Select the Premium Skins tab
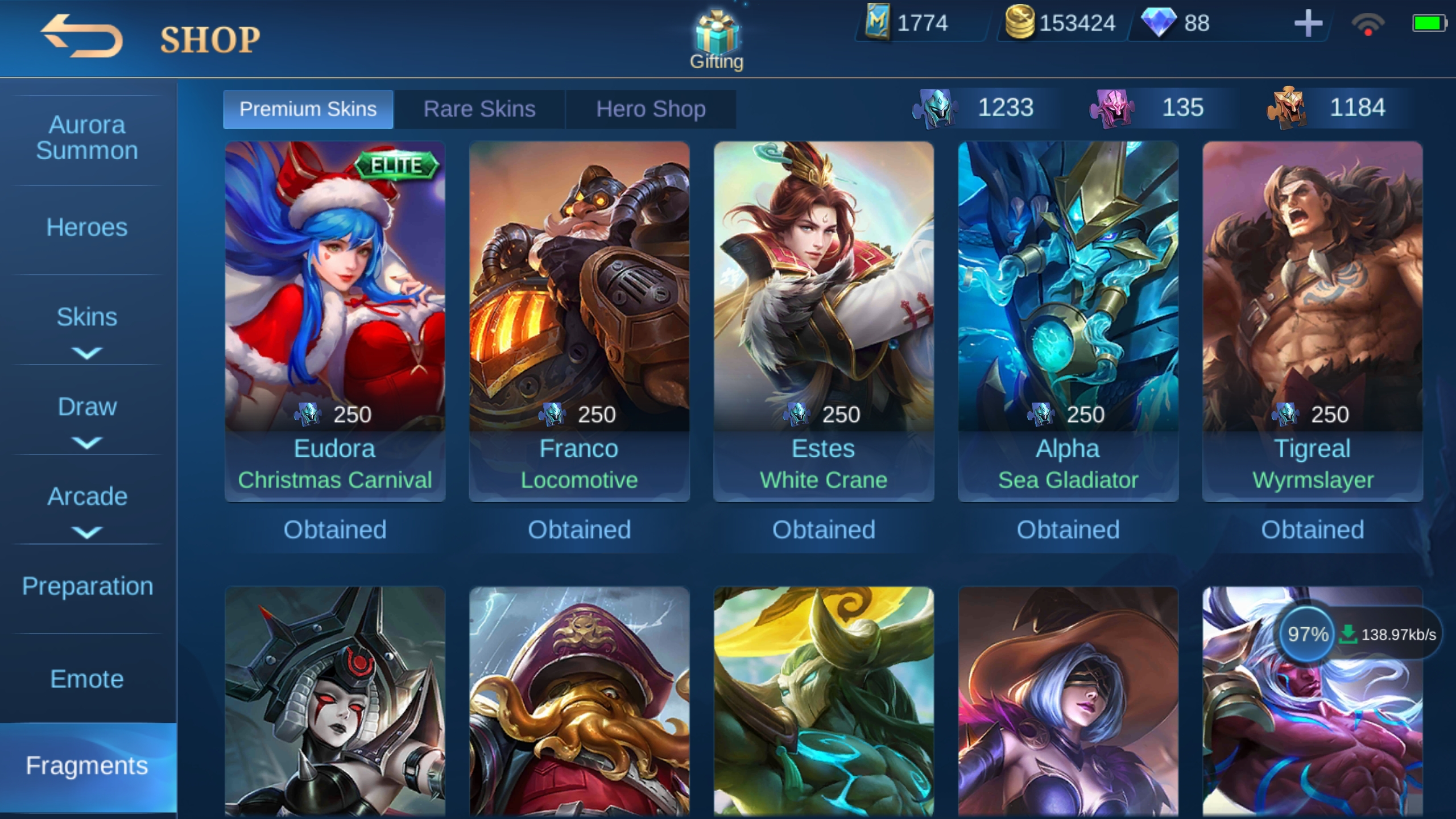The height and width of the screenshot is (819, 1456). [308, 109]
